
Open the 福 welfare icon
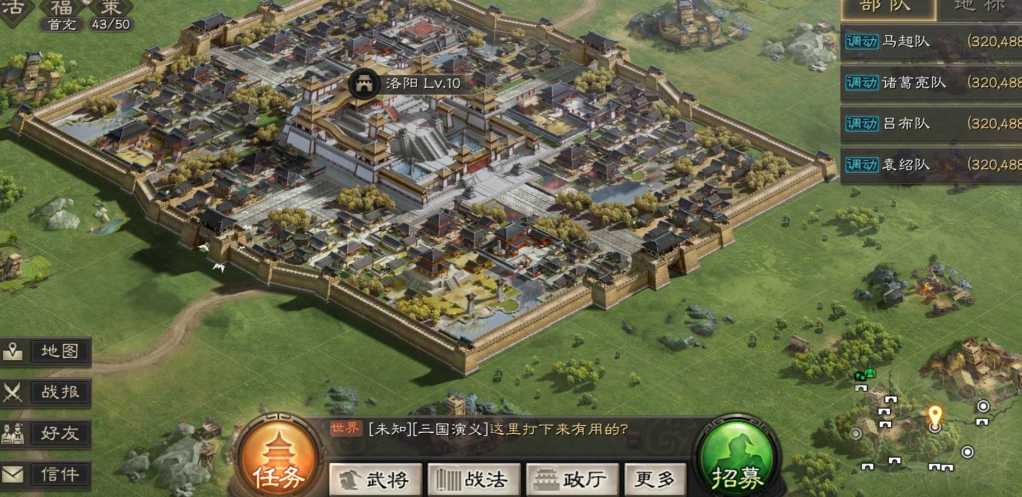63,10
